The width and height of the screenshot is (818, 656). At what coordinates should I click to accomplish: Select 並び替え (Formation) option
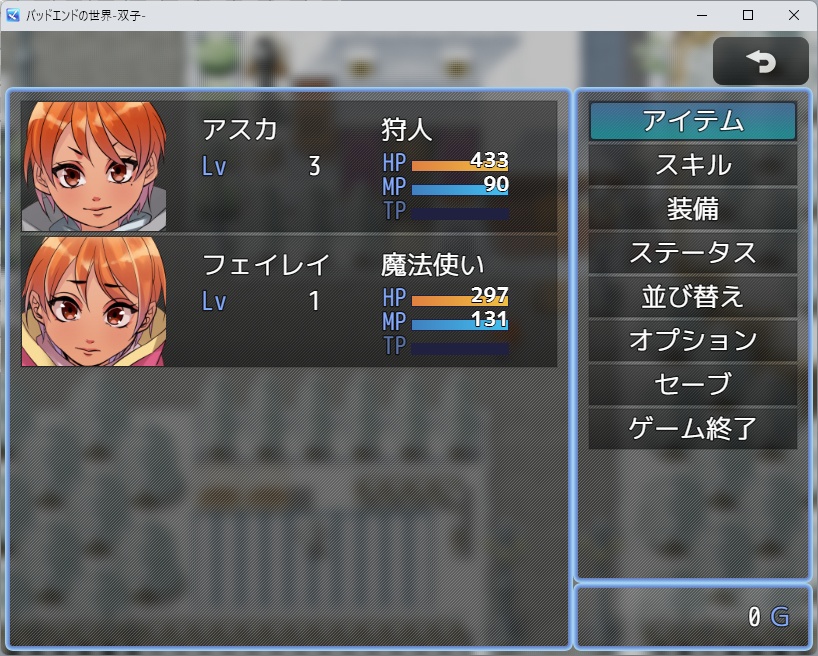(692, 297)
